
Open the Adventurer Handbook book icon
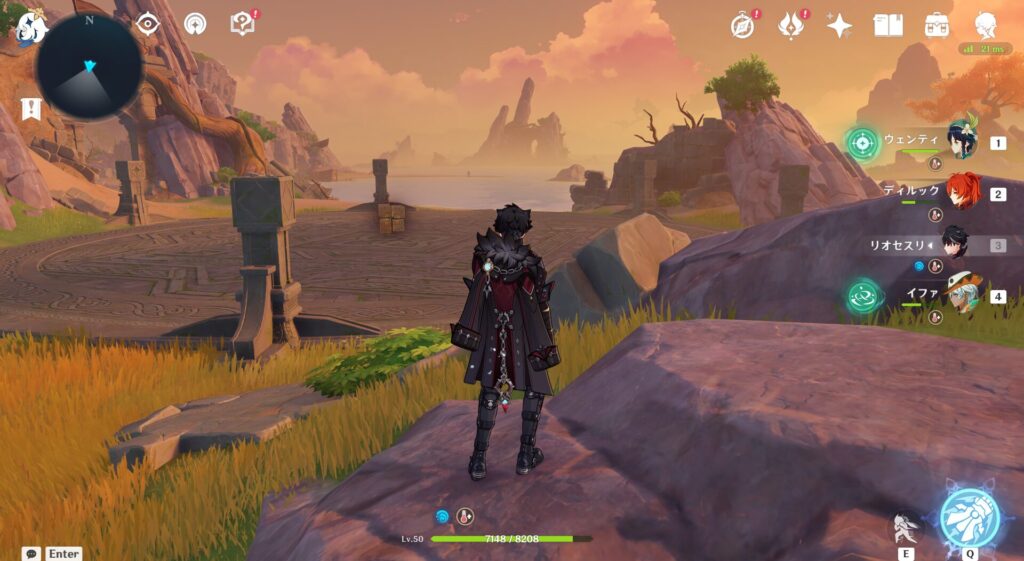[x=888, y=25]
